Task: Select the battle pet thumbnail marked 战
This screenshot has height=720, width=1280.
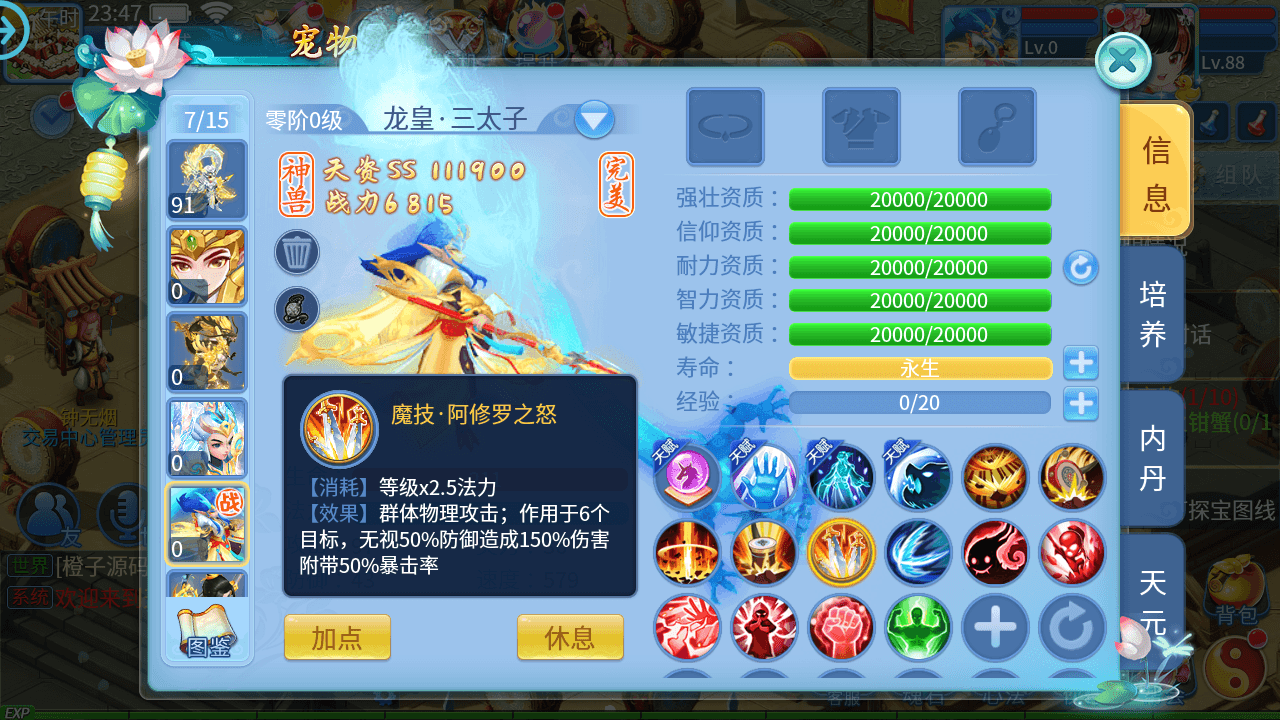Action: [x=207, y=524]
